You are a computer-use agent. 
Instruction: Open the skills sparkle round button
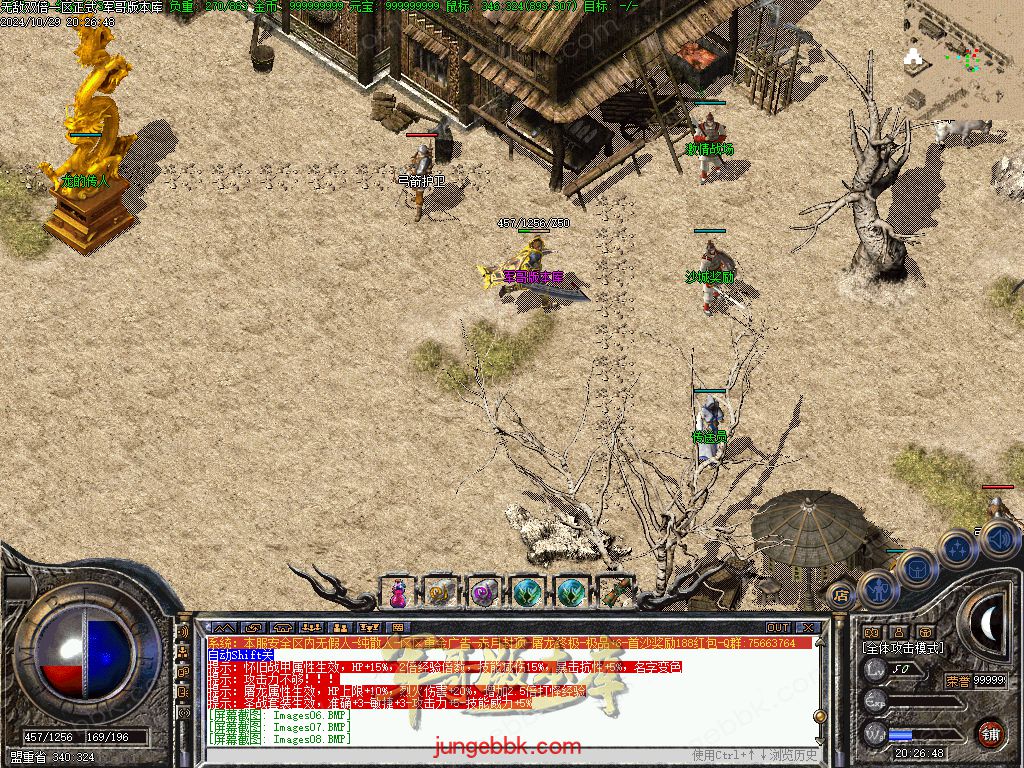(957, 549)
